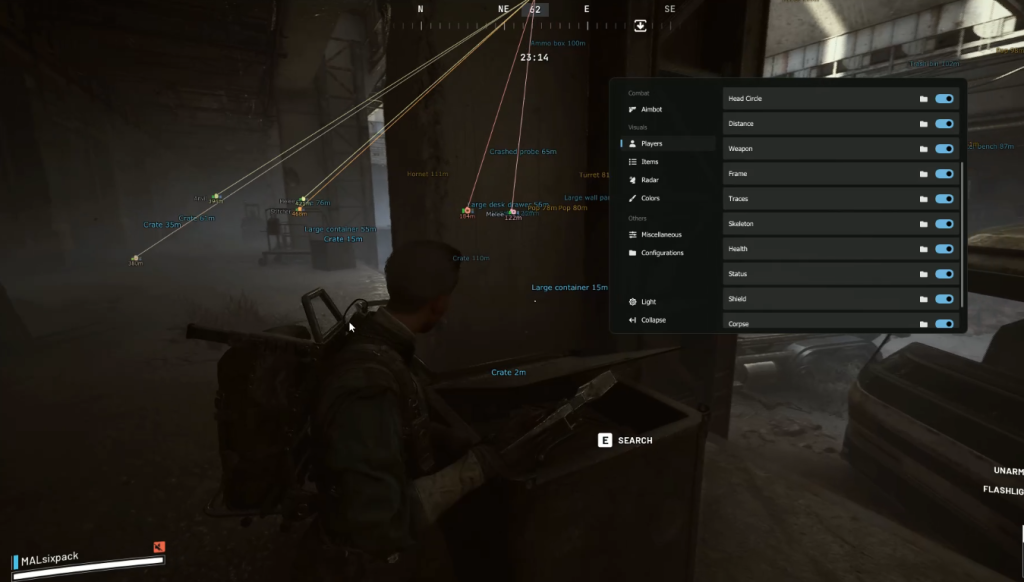This screenshot has height=582, width=1024.
Task: Turn off the Distance toggle
Action: point(944,124)
